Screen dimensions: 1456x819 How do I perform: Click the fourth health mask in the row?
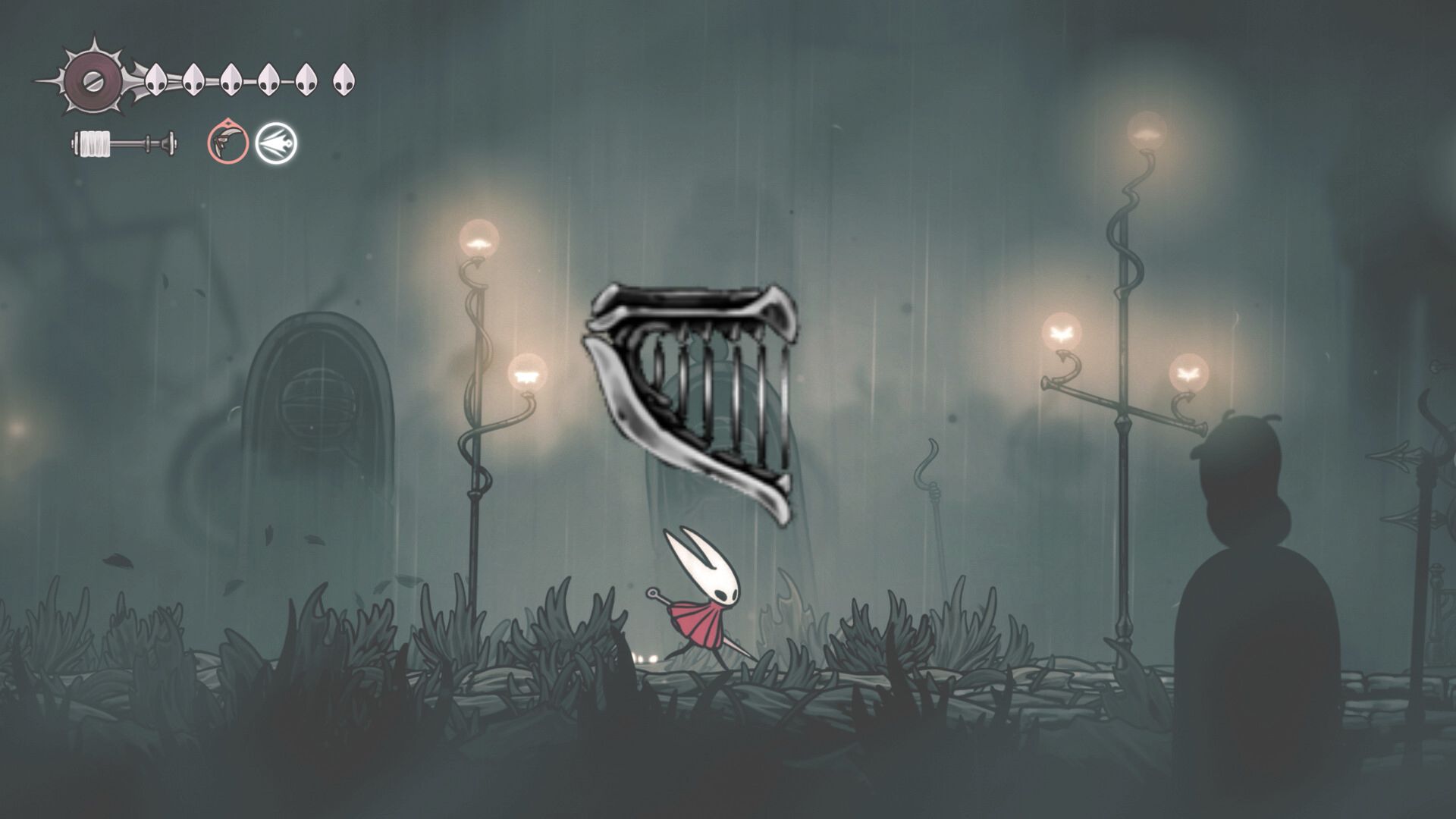point(269,78)
